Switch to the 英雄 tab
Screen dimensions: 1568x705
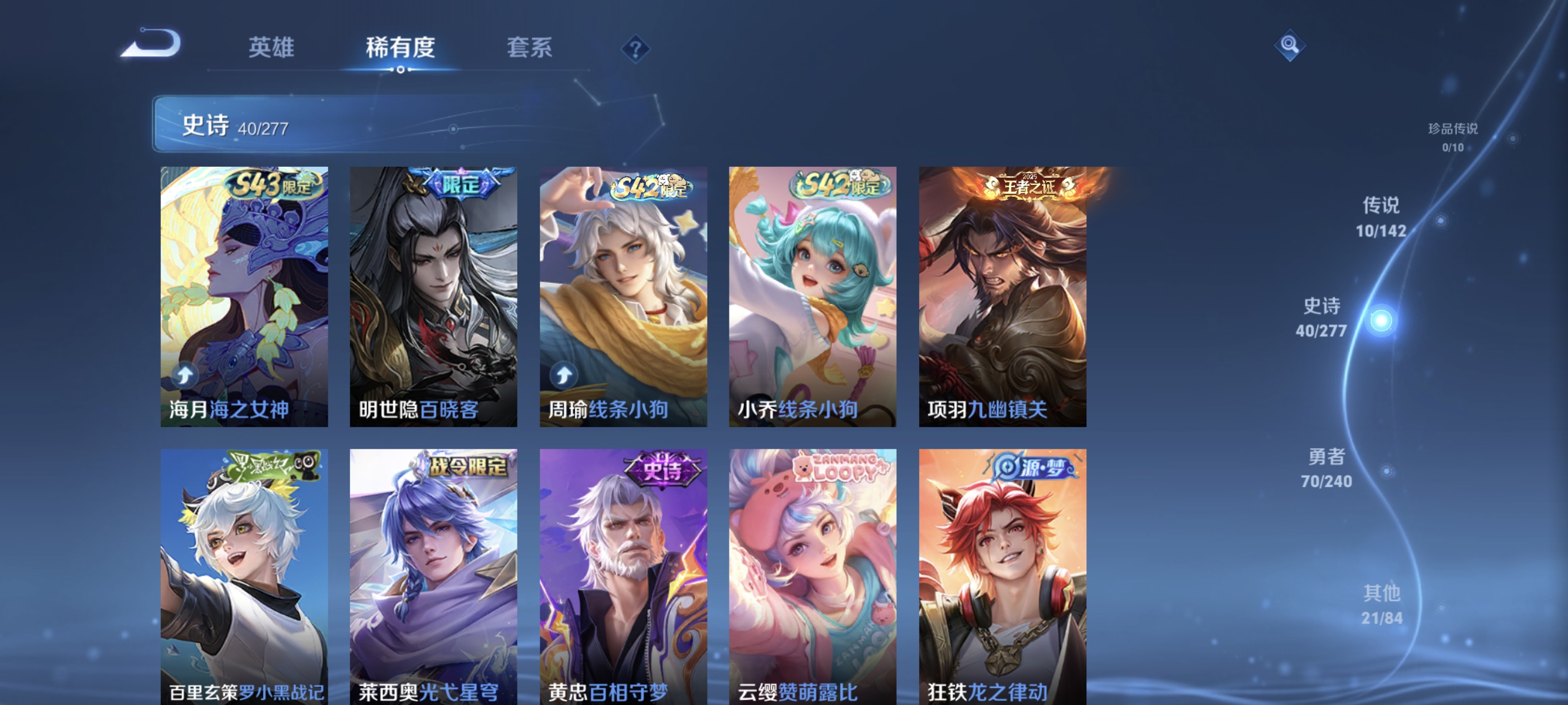(270, 48)
